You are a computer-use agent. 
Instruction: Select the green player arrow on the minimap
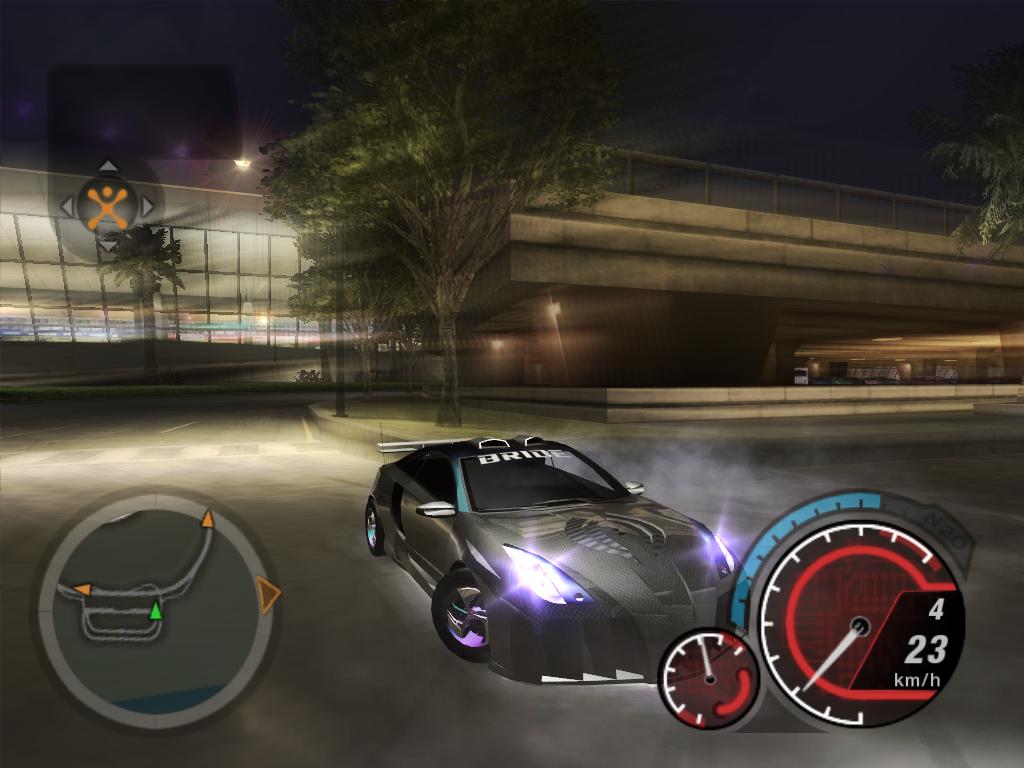pyautogui.click(x=155, y=610)
